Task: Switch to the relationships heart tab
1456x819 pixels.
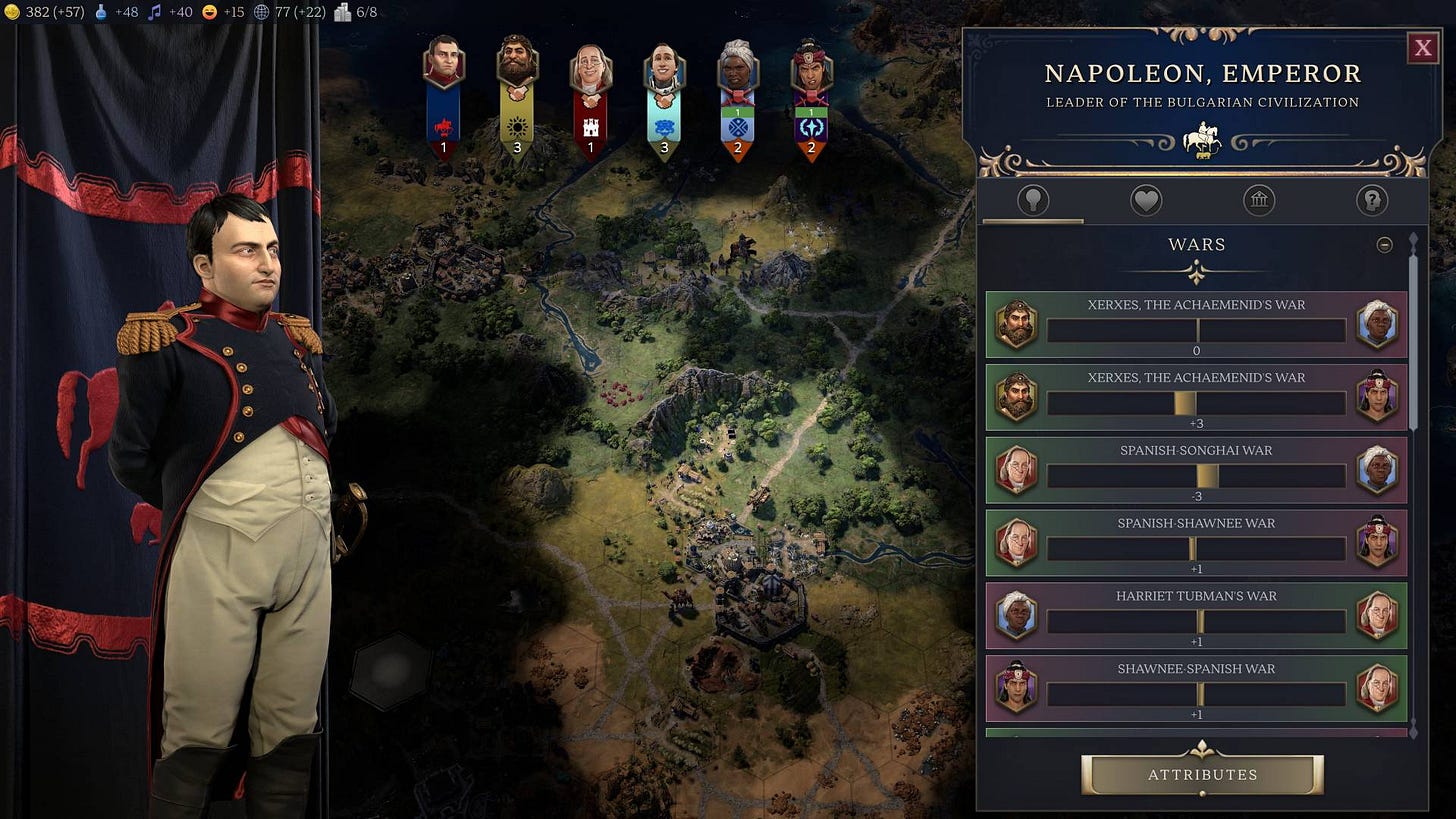Action: (1145, 199)
